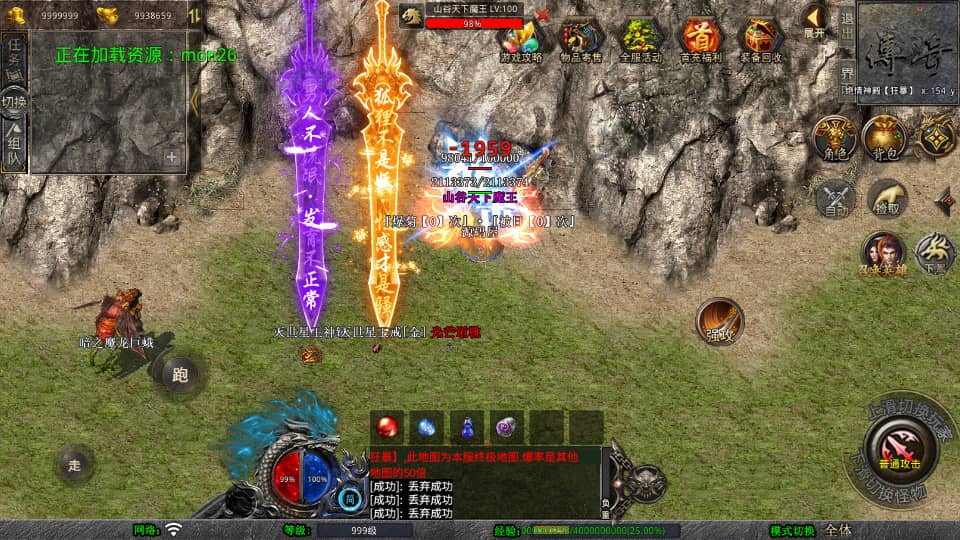The image size is (960, 540).
Task: Summon hero with 召唤英雄 button
Action: tap(883, 253)
